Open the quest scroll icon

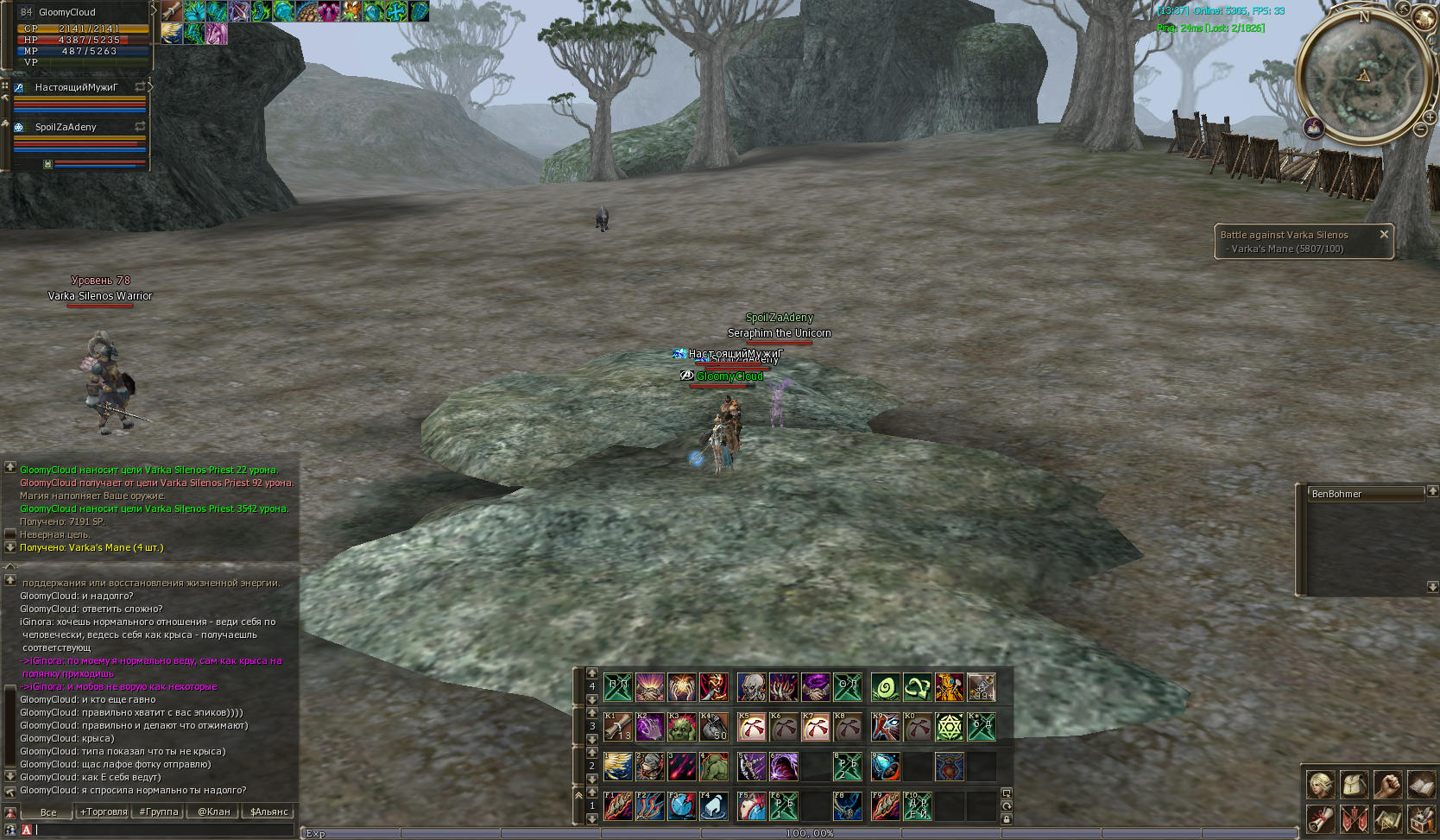tap(1321, 818)
